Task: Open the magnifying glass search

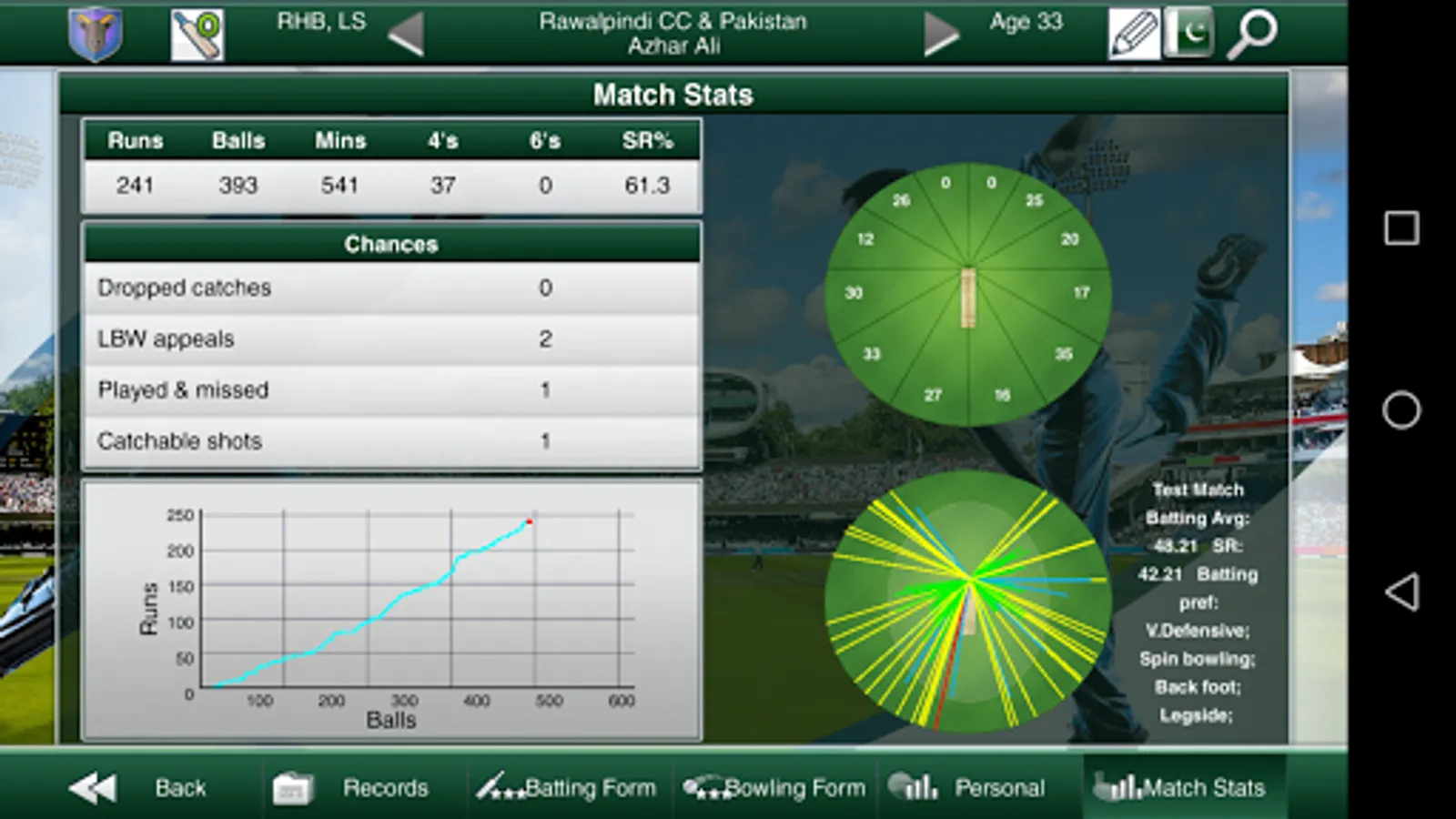Action: click(1252, 34)
